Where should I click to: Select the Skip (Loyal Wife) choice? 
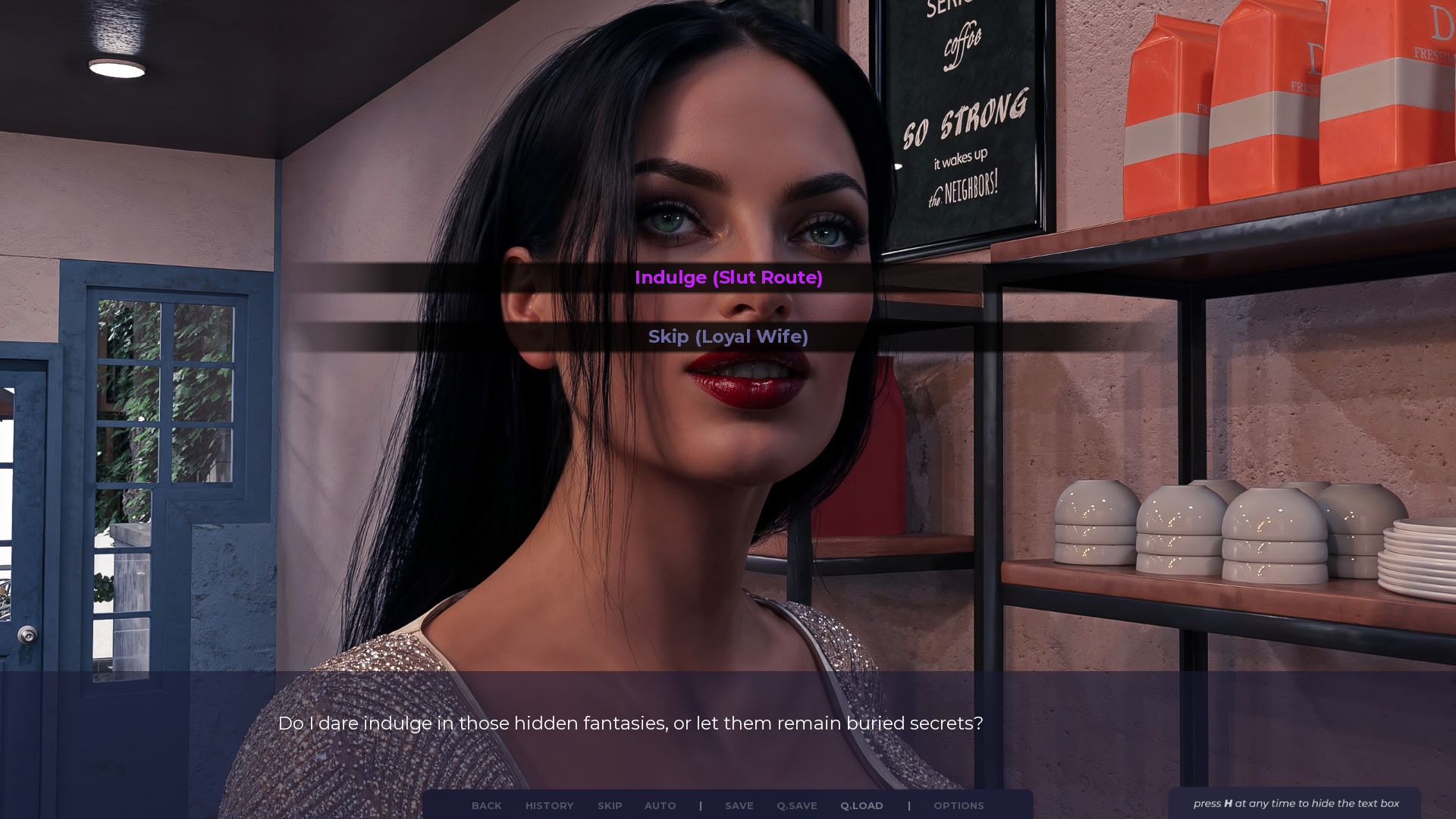click(x=728, y=337)
